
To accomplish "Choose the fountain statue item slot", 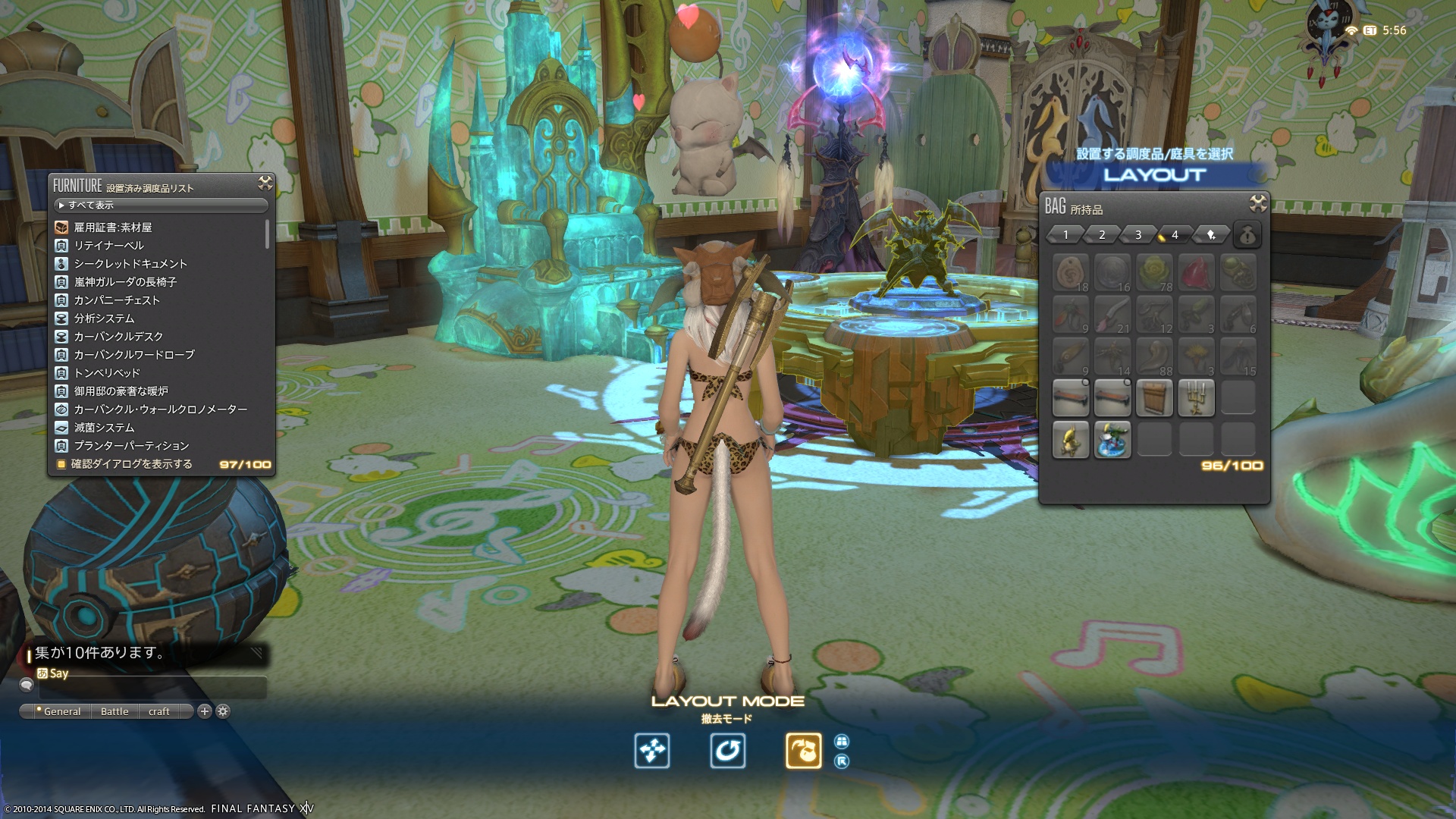I will pos(1112,440).
